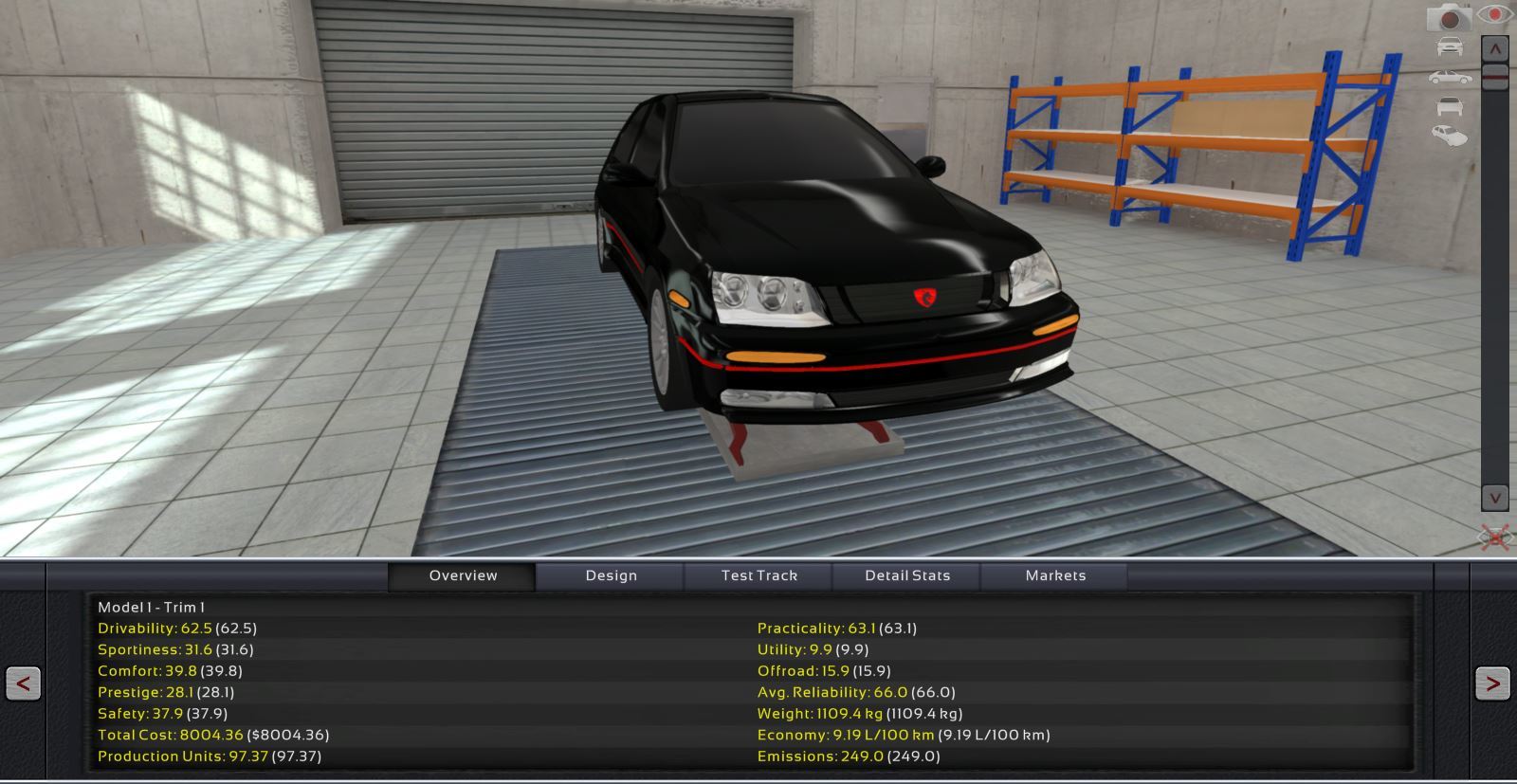Click the zoom slider up arrow
The width and height of the screenshot is (1517, 784).
(x=1495, y=47)
